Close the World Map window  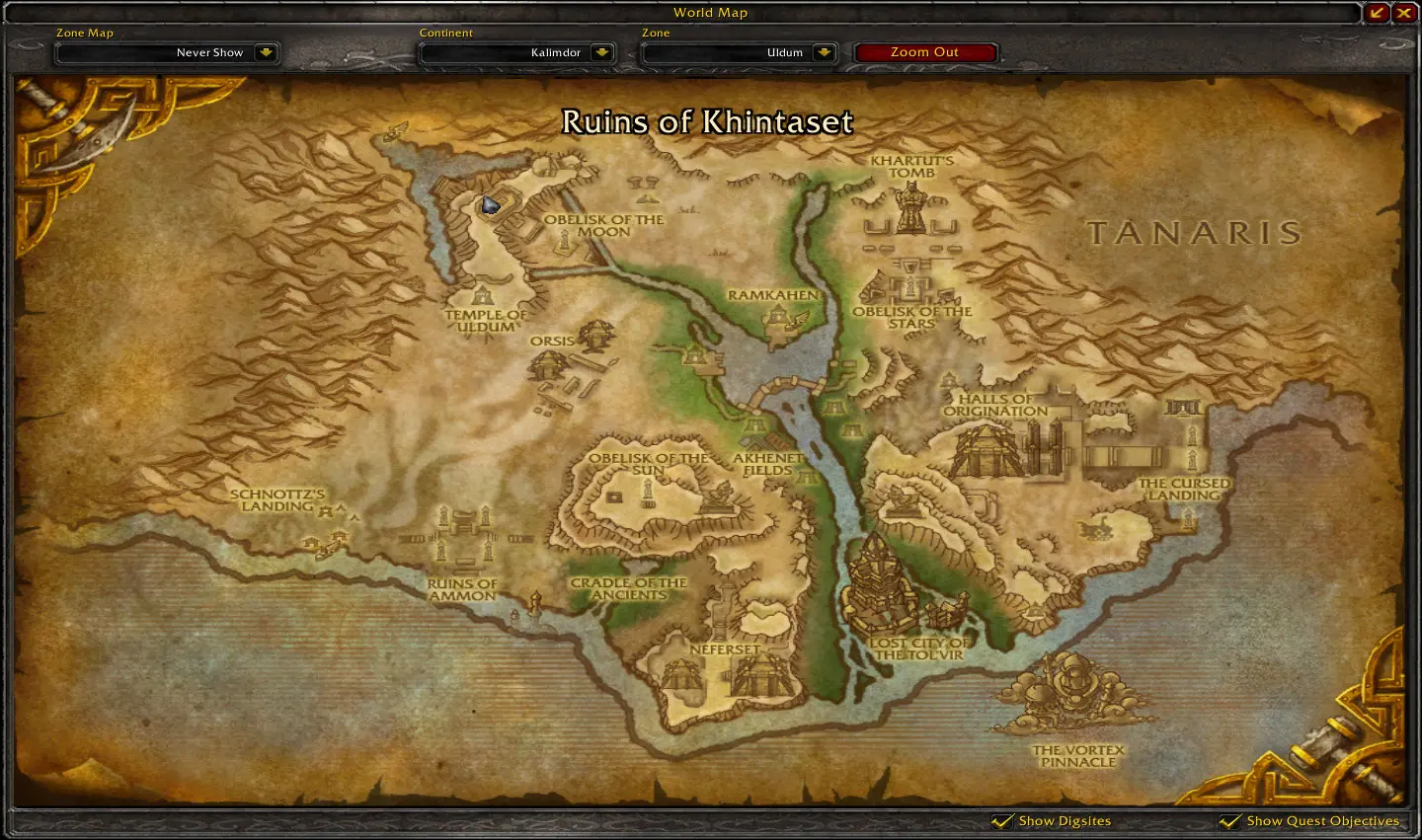tap(1404, 13)
